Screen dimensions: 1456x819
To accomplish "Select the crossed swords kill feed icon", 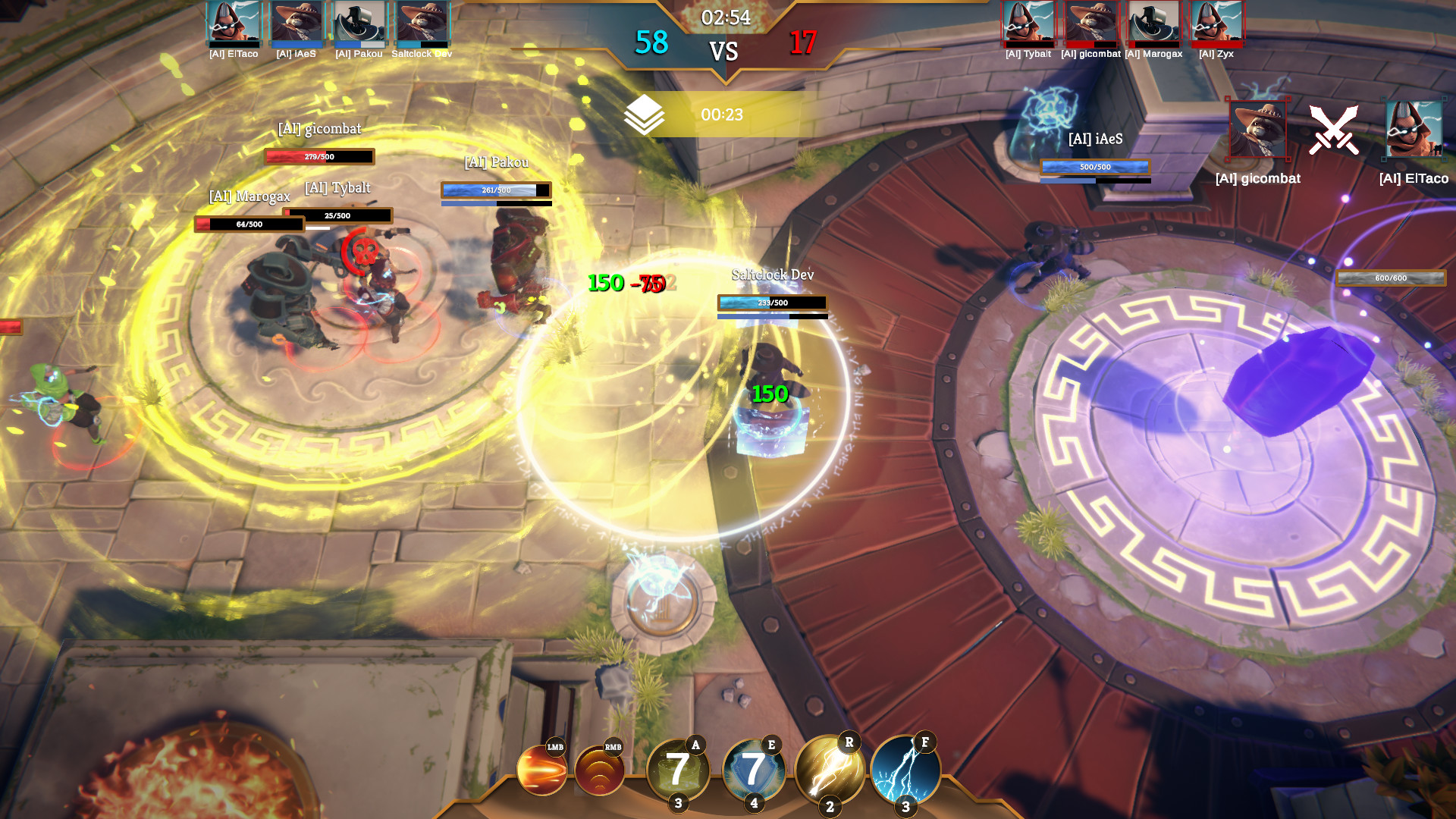I will [x=1336, y=129].
